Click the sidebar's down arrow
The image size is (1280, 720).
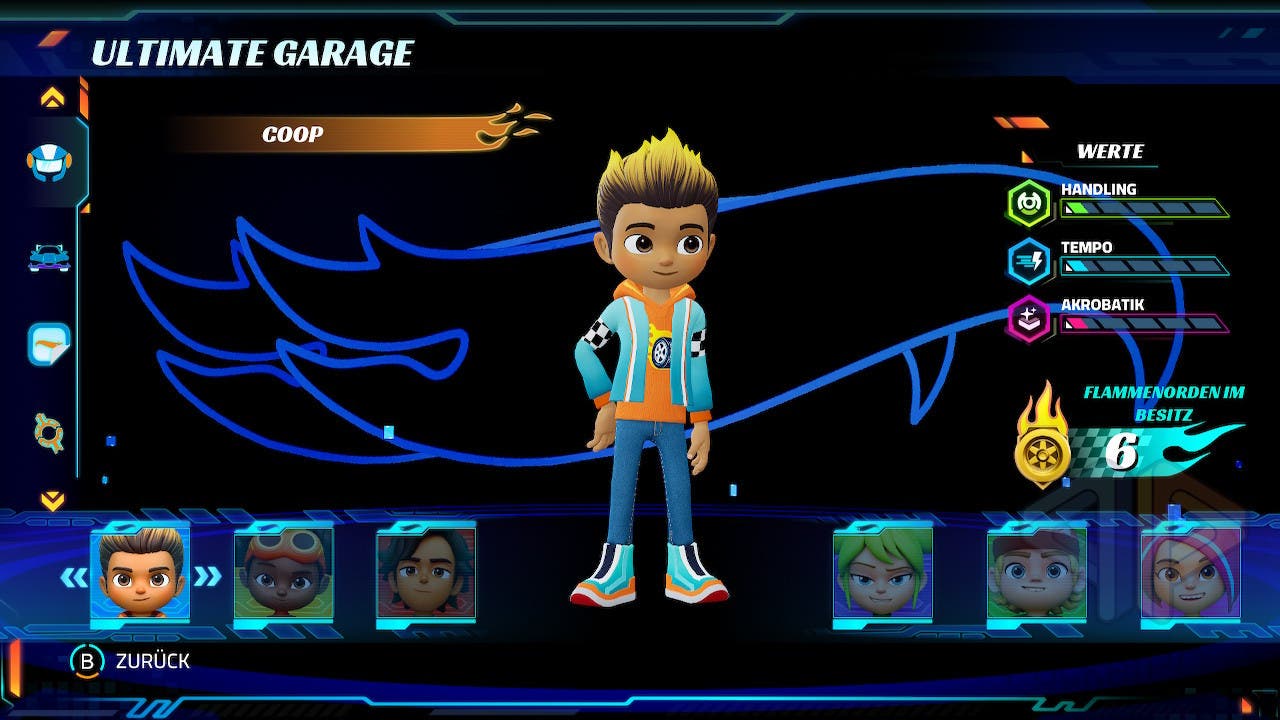point(52,500)
